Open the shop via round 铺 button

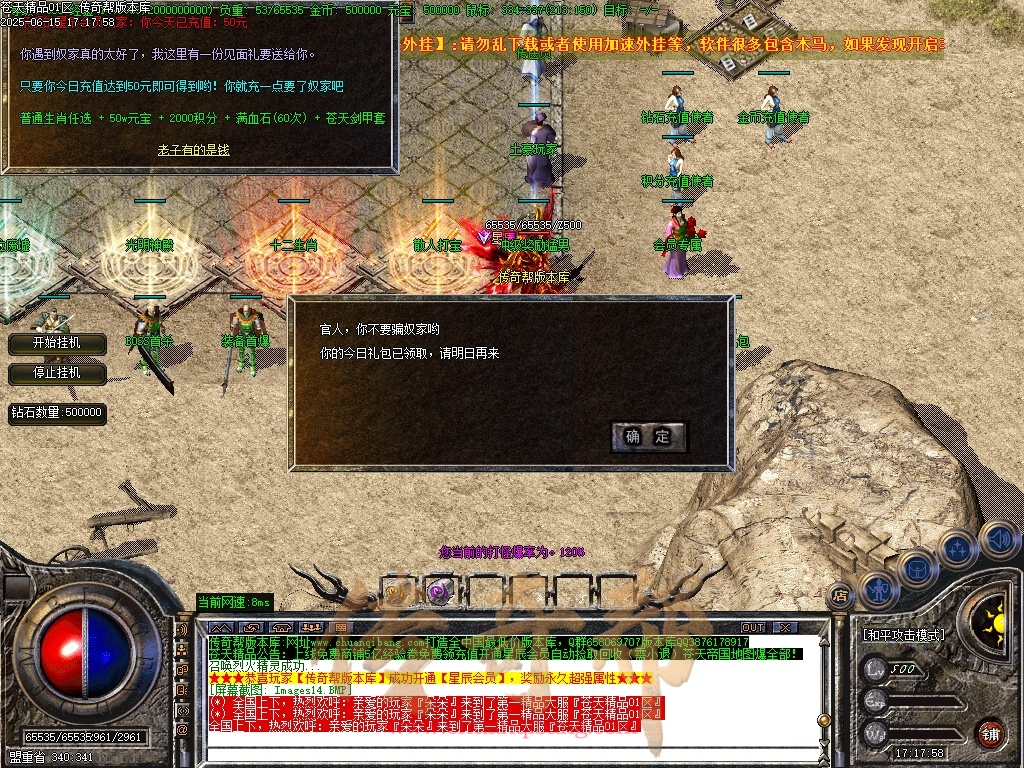tap(990, 733)
